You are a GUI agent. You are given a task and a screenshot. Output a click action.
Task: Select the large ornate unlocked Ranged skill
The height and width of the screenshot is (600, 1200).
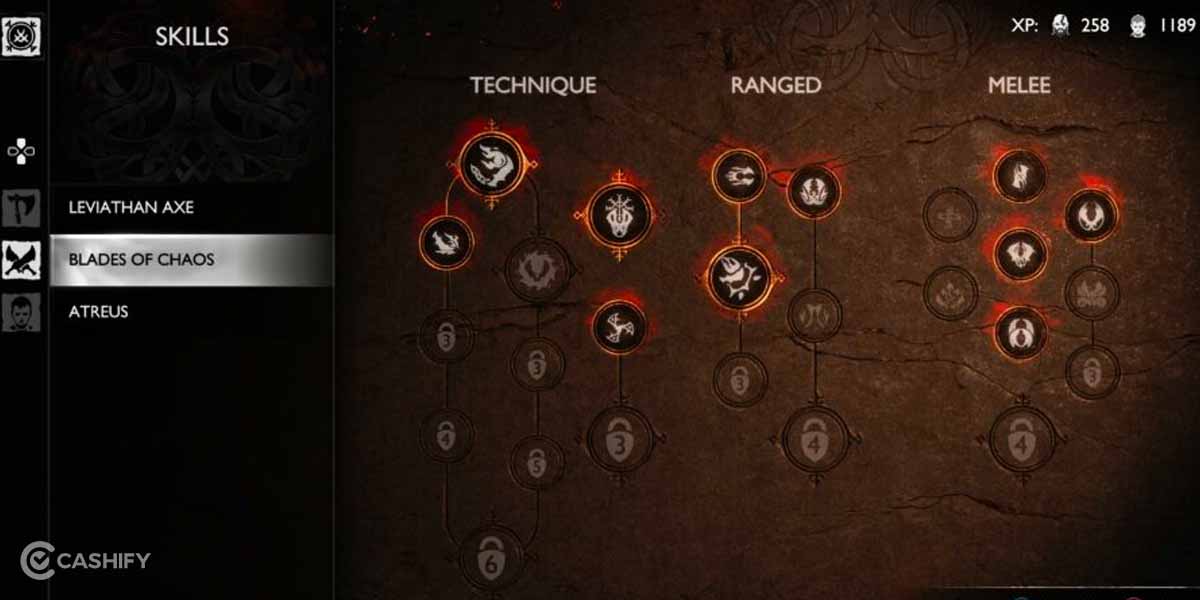(x=740, y=277)
